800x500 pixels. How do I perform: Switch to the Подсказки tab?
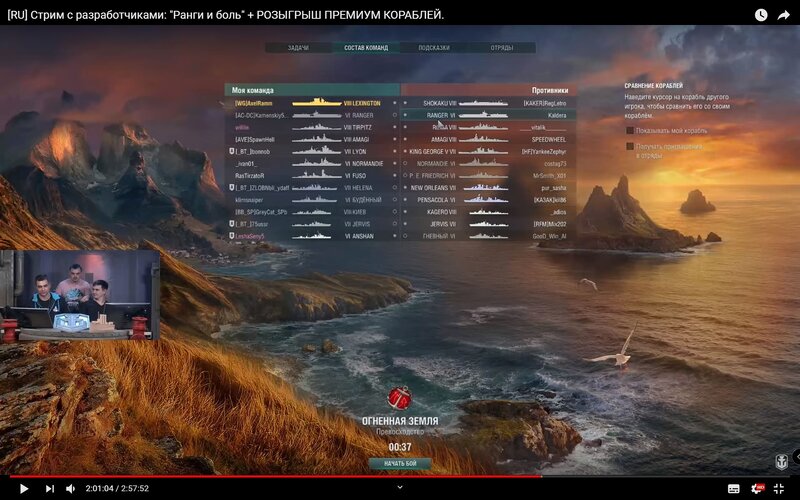pos(434,48)
